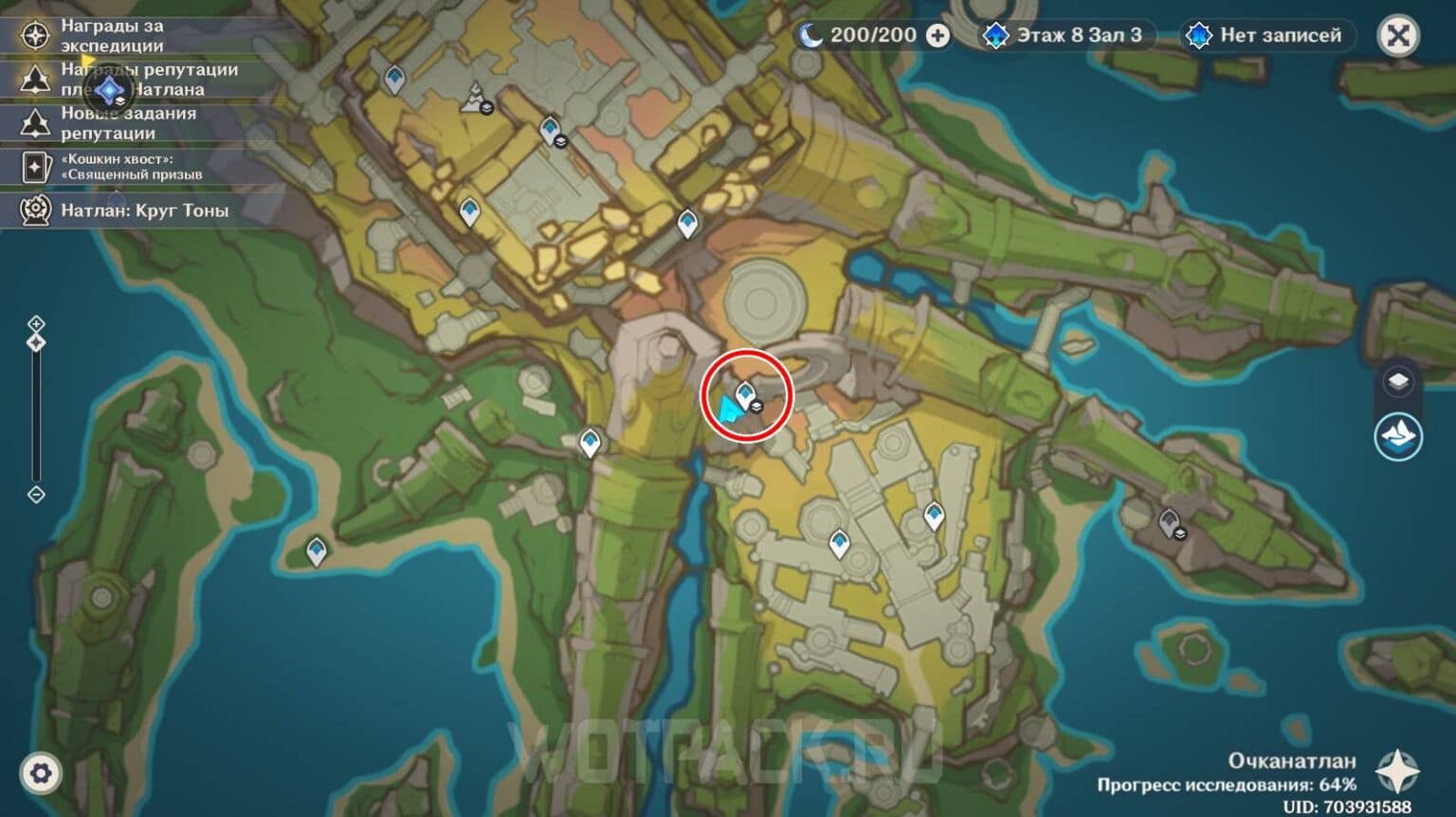This screenshot has height=817, width=1456.
Task: Select the Награды репутации племён Натлана icon
Action: pyautogui.click(x=35, y=82)
